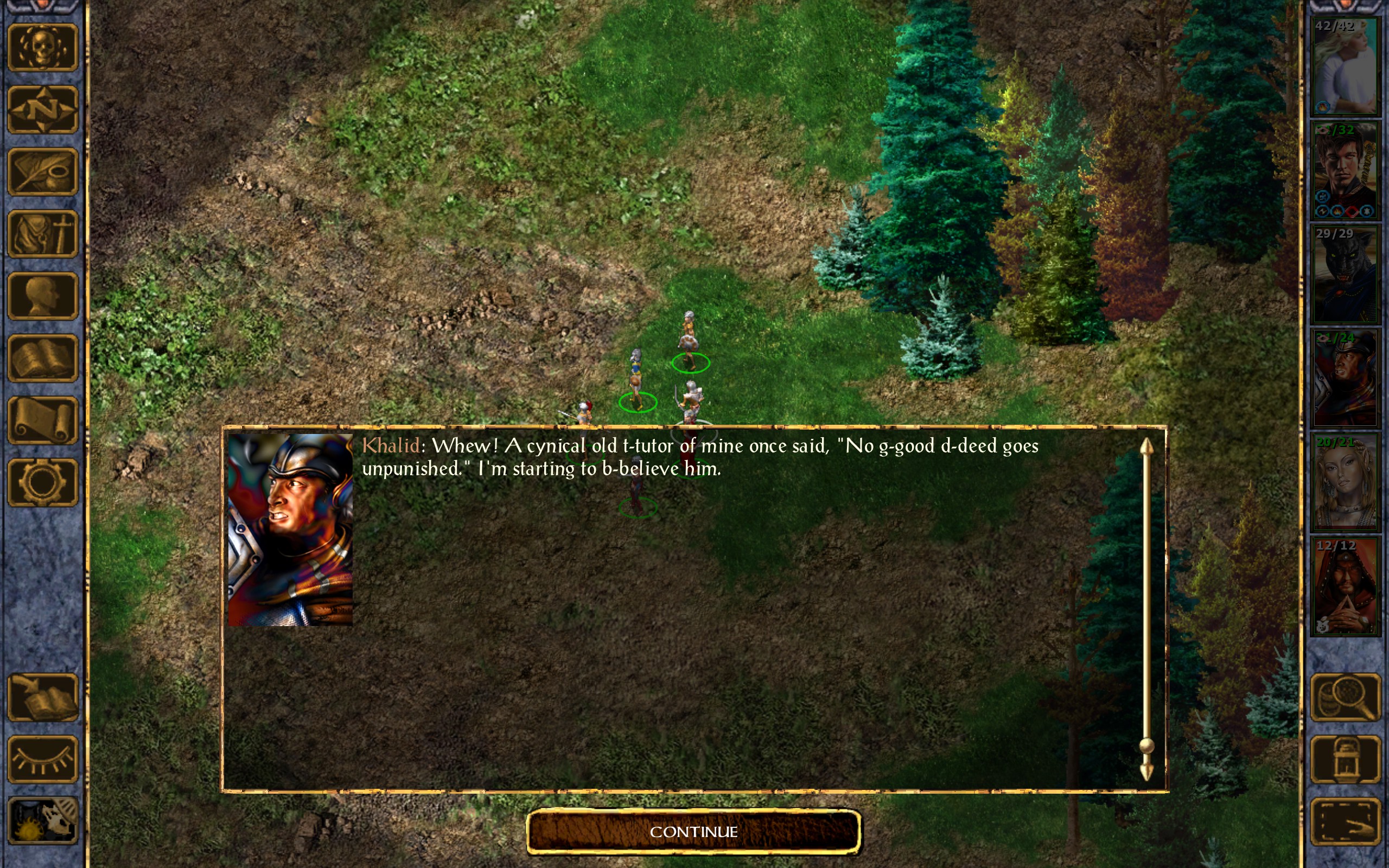Click the magnifying glass highlight button
Viewport: 1389px width, 868px height.
[1346, 697]
